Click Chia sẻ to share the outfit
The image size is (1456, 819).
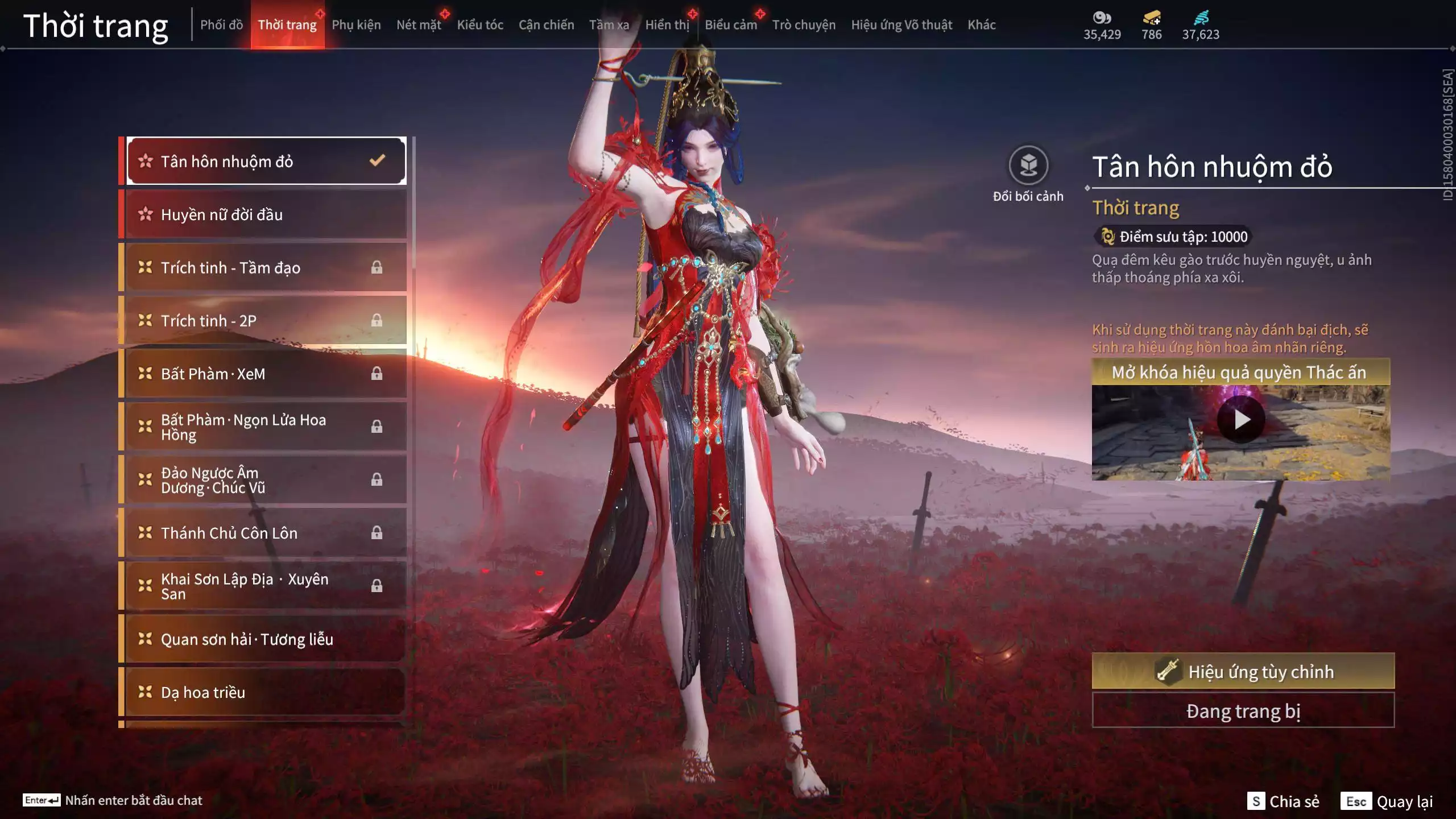coord(1297,802)
